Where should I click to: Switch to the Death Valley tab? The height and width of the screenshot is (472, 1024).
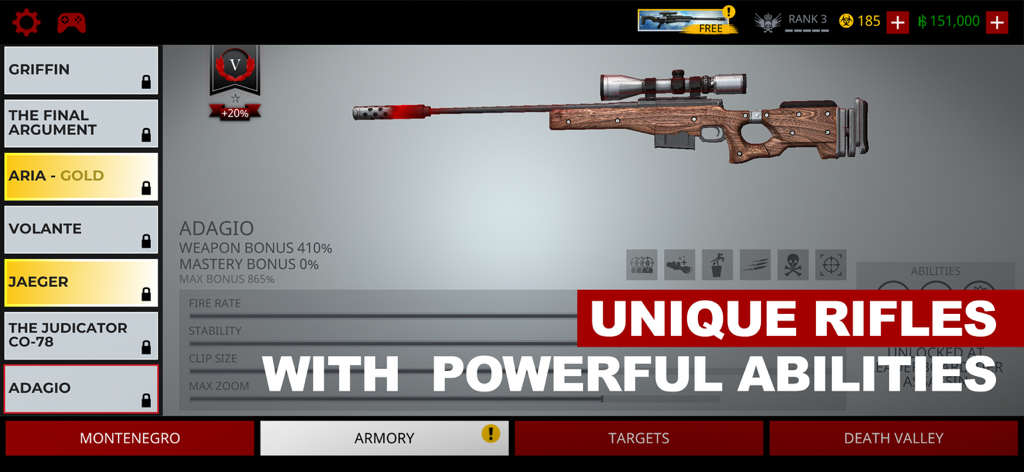click(893, 438)
